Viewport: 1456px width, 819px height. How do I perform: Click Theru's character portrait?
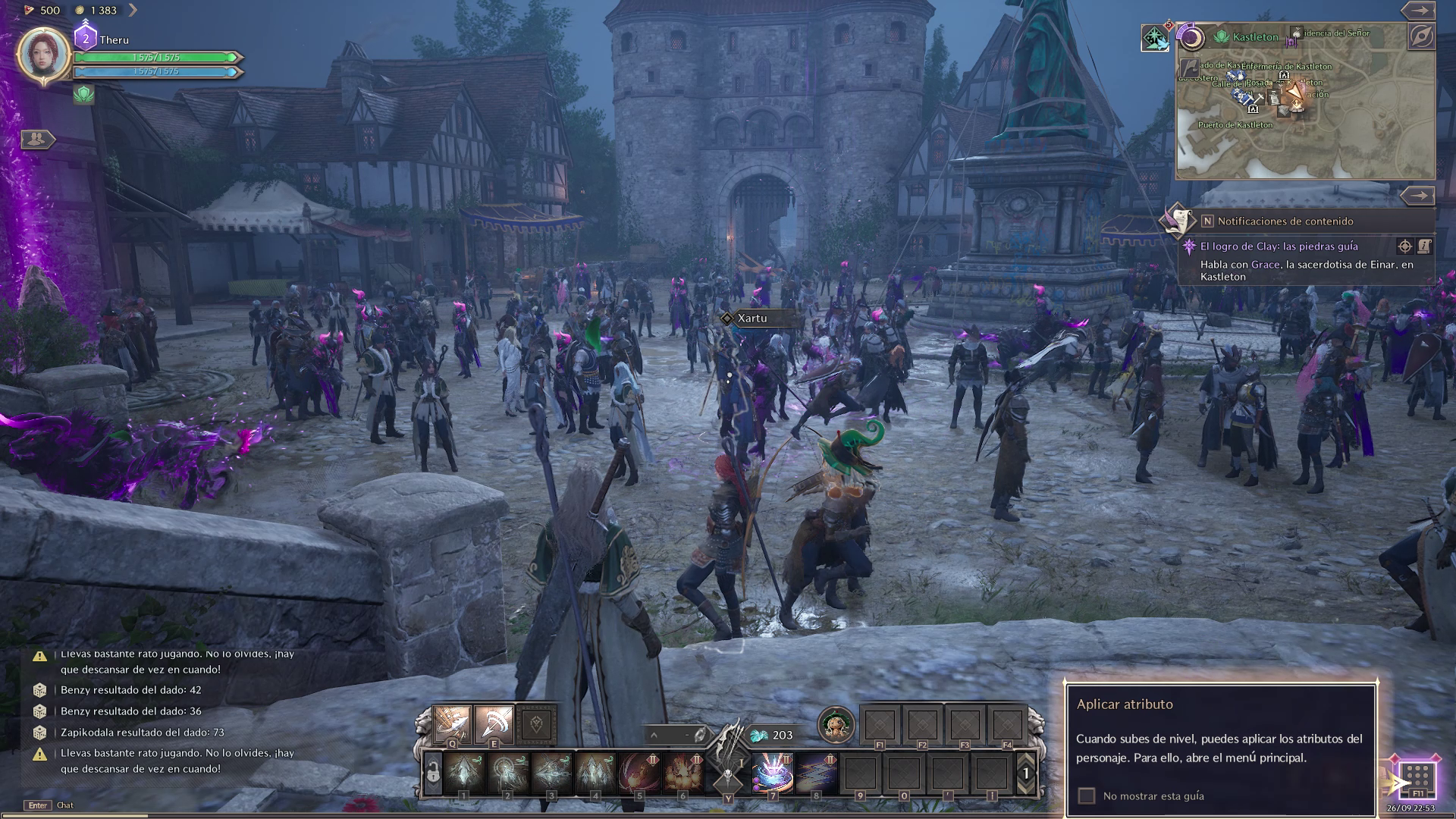[44, 54]
